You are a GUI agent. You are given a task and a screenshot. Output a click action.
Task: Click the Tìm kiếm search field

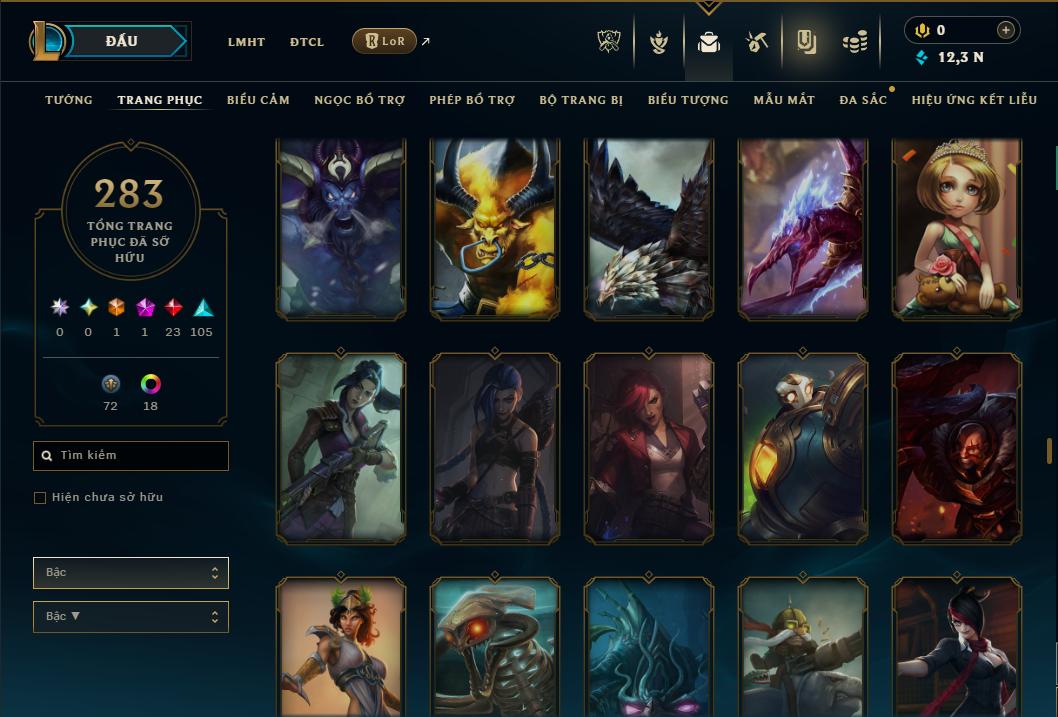pyautogui.click(x=131, y=456)
